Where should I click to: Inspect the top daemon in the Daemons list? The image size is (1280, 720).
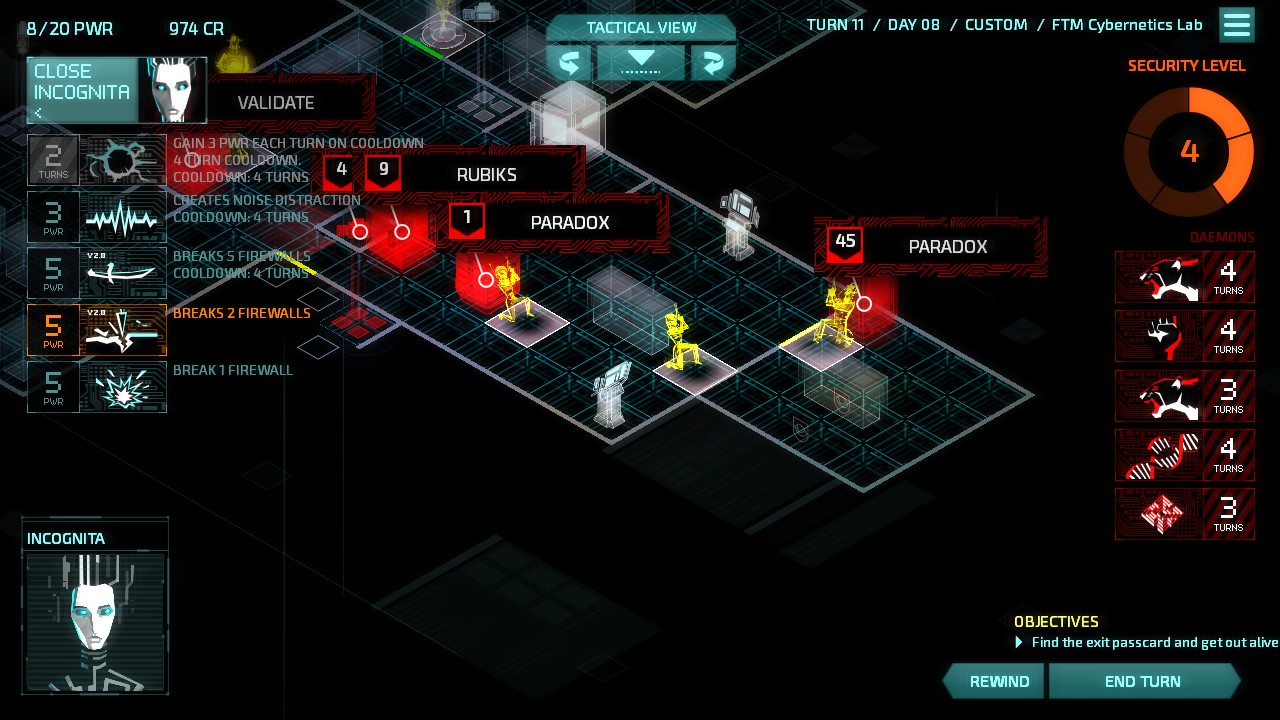coord(1184,277)
